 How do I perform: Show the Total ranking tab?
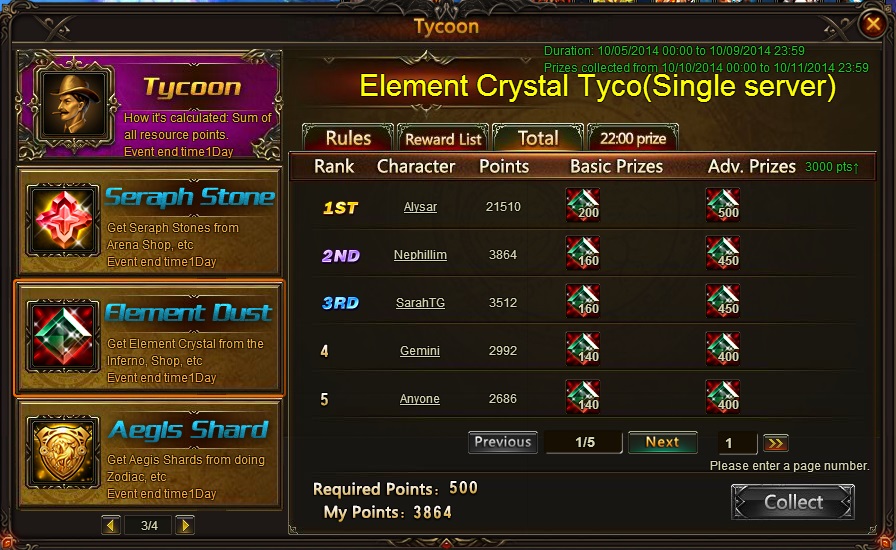538,138
